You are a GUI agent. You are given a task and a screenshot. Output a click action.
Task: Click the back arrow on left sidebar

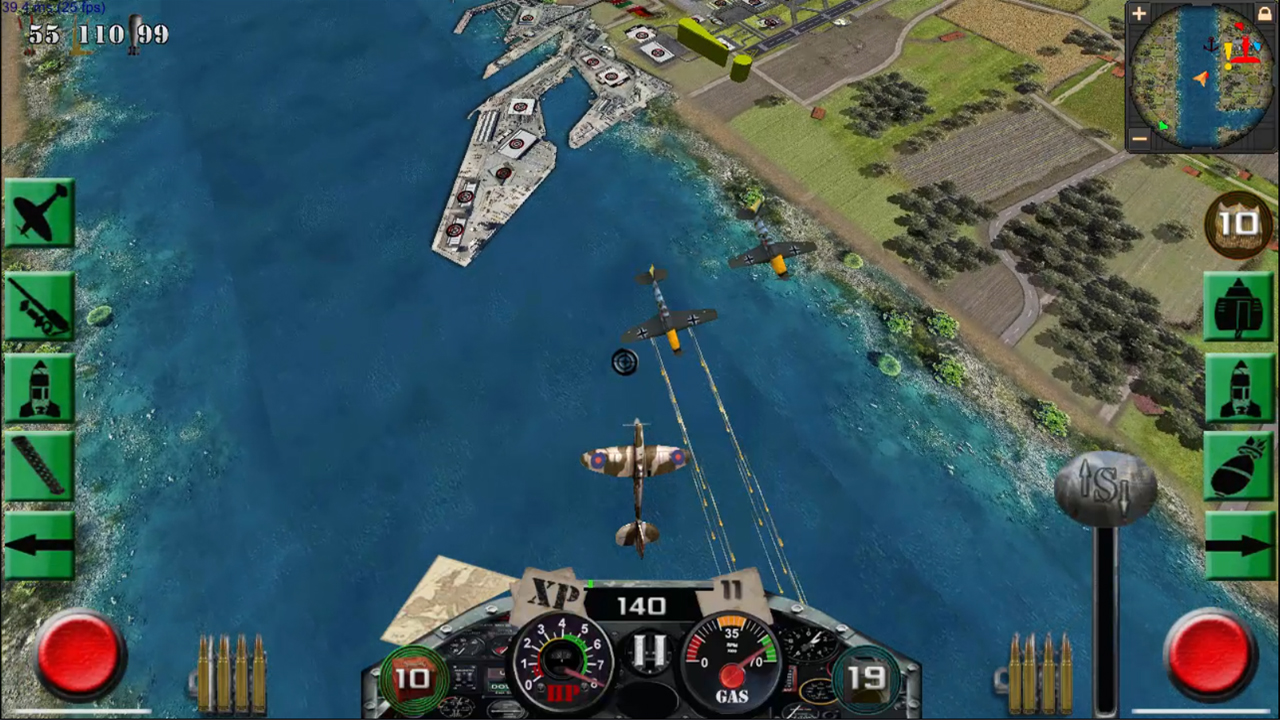coord(40,545)
